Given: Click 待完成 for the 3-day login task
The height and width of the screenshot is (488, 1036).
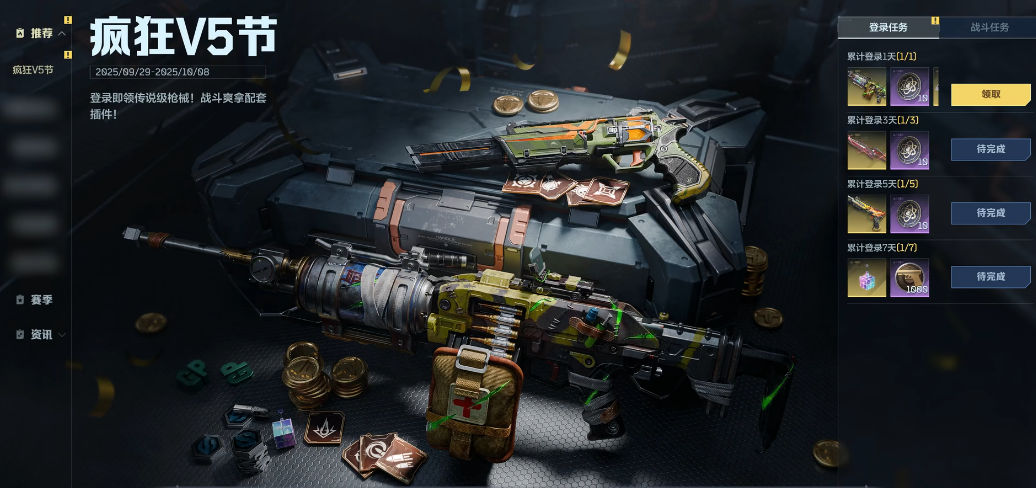Looking at the screenshot, I should pos(990,149).
